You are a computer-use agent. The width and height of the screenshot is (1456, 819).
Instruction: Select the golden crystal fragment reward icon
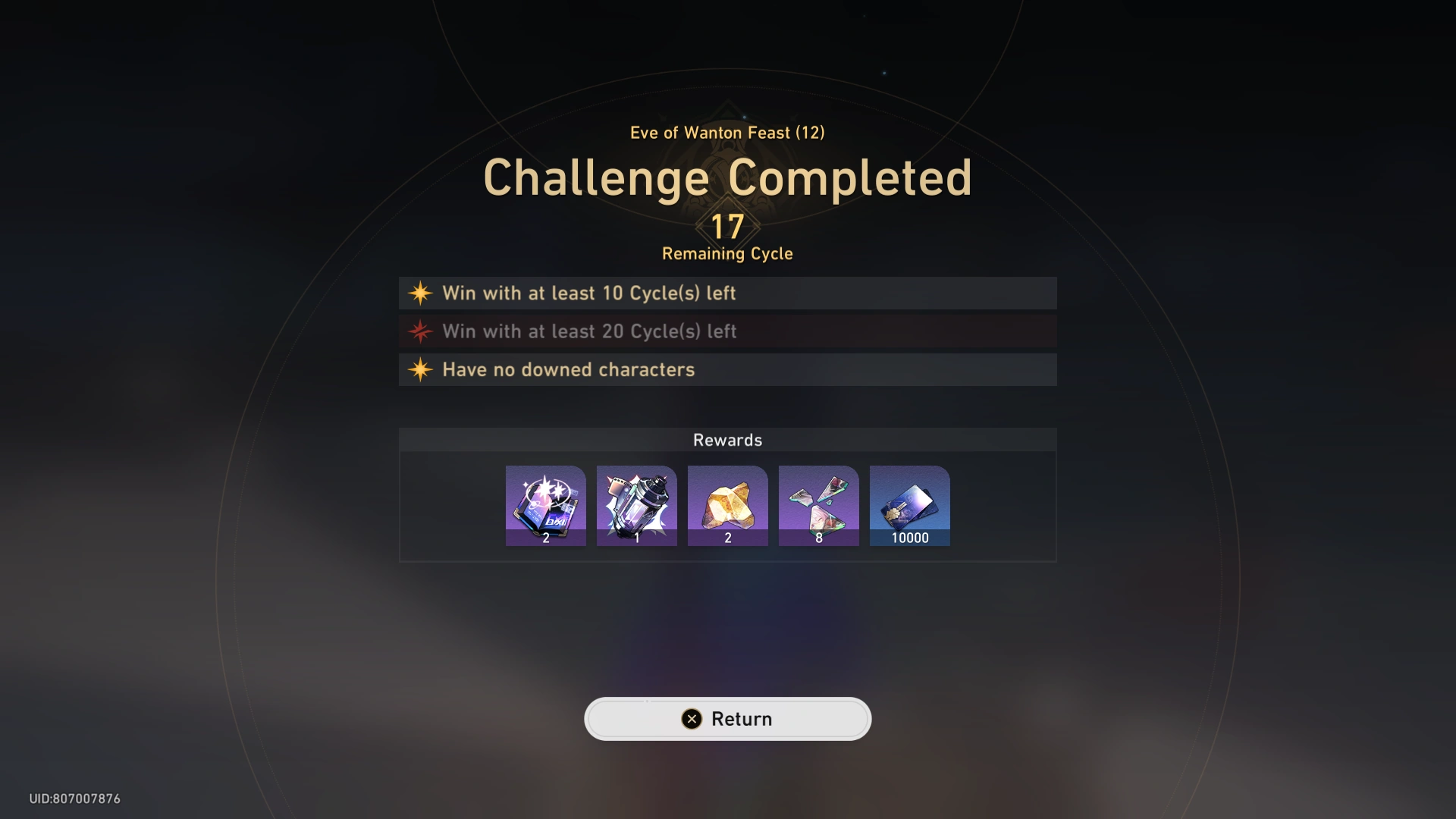727,506
